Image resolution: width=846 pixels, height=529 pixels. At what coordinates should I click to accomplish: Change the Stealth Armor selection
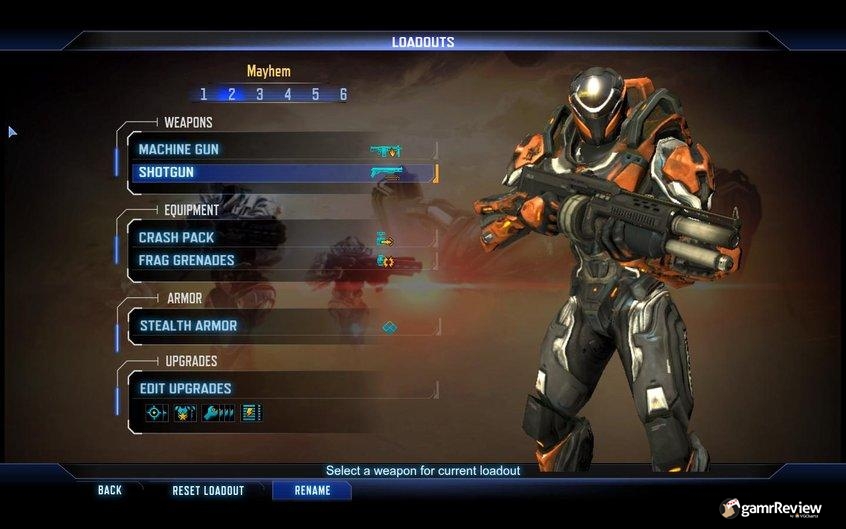tap(280, 326)
